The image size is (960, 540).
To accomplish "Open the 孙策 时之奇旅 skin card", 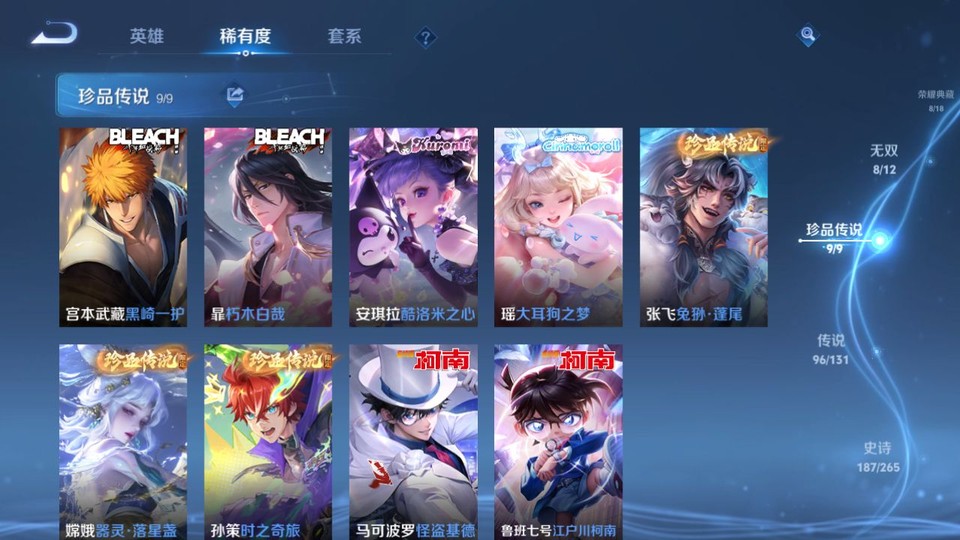I will [268, 442].
